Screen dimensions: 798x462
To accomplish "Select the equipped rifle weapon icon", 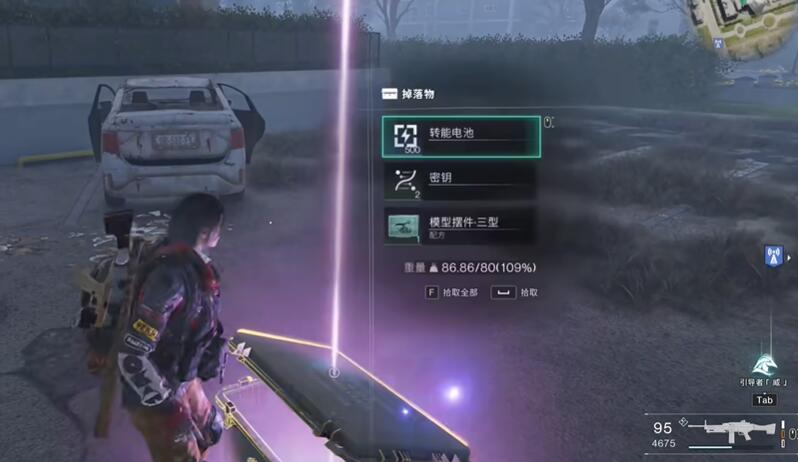I will (x=739, y=434).
